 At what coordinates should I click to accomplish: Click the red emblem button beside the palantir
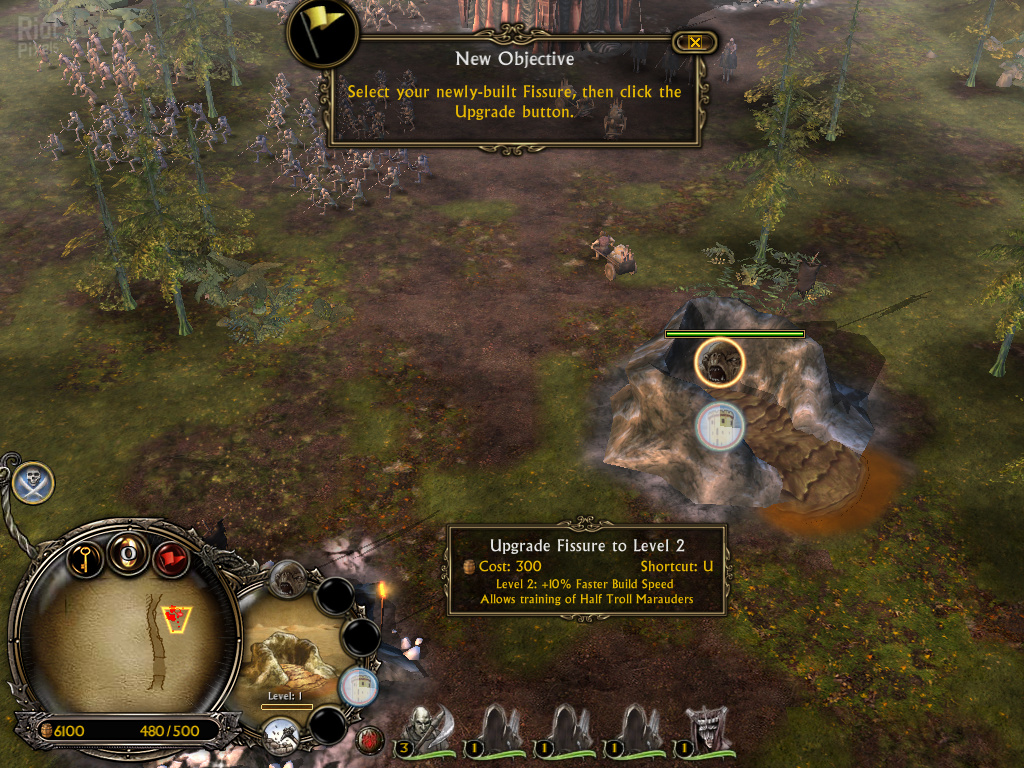[371, 741]
